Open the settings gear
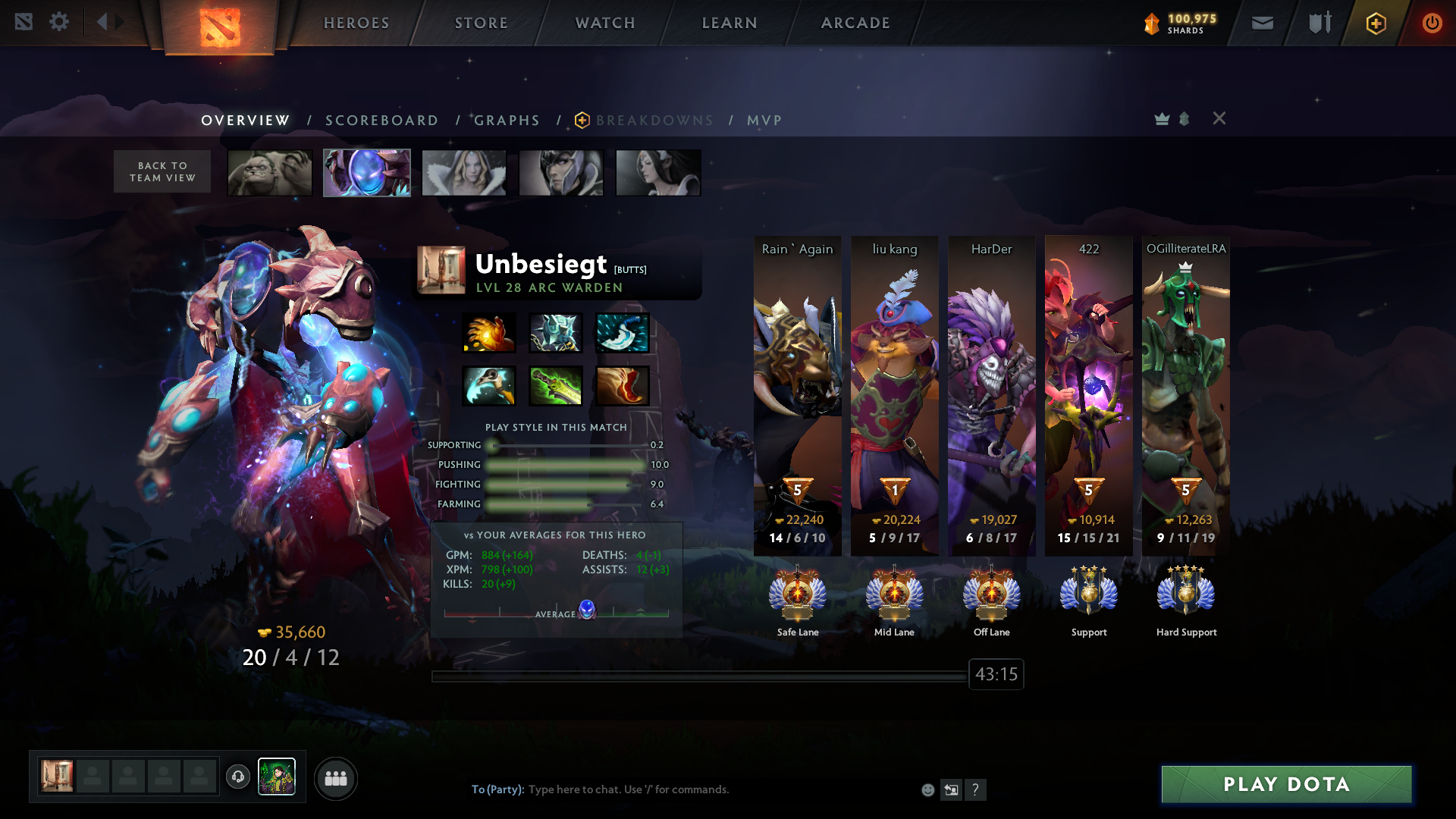1456x819 pixels. [x=59, y=21]
